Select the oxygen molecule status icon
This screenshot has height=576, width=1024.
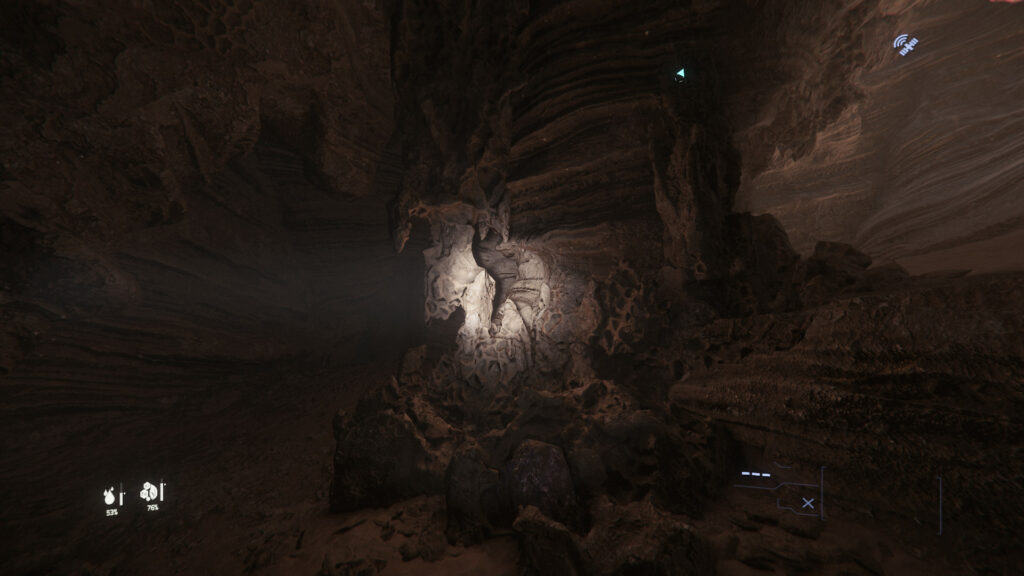click(150, 491)
